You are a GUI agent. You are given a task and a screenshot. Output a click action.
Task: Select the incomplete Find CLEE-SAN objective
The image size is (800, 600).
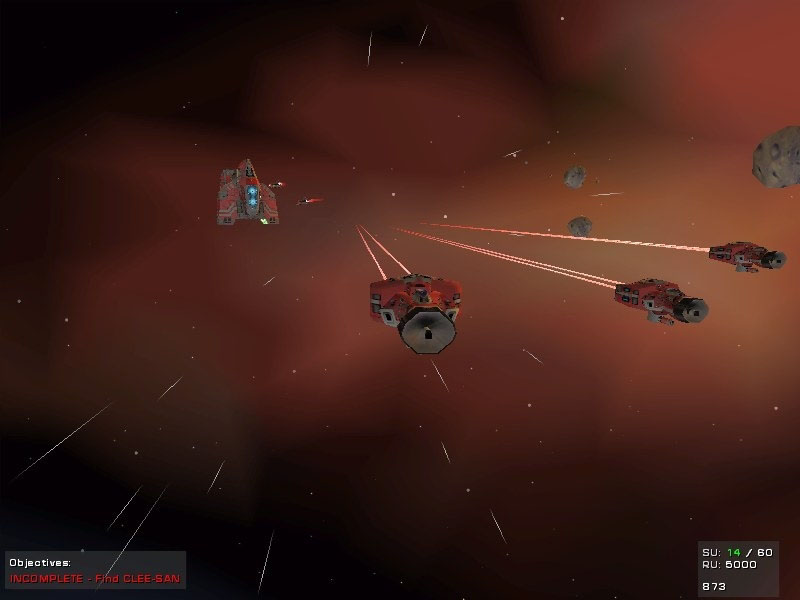pos(96,578)
